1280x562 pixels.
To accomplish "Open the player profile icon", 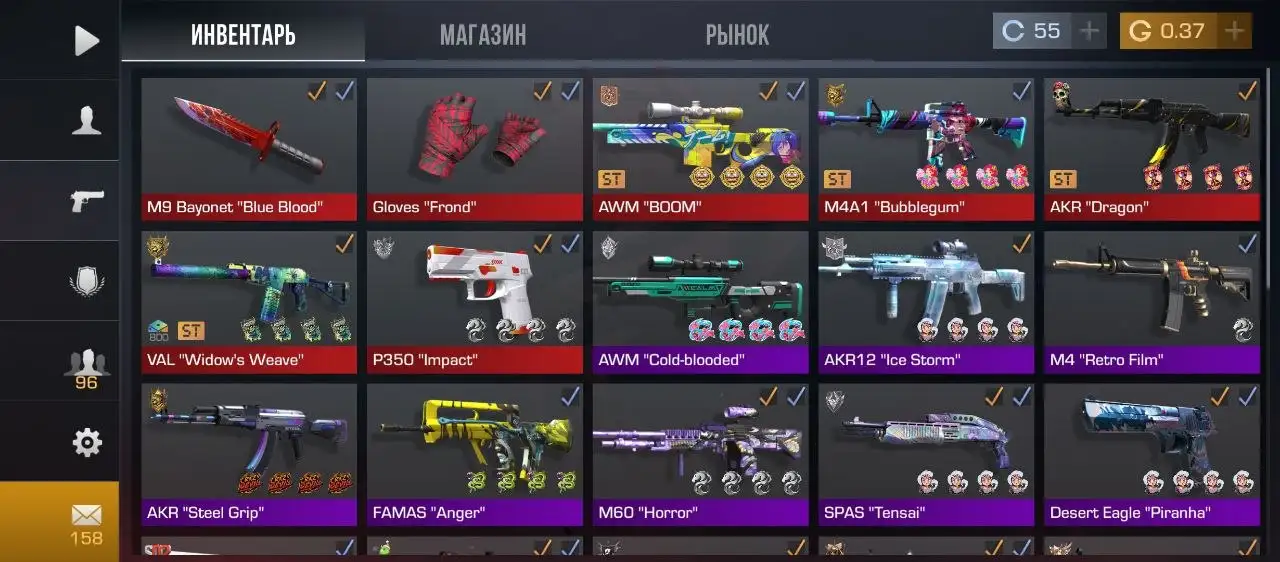I will (87, 121).
